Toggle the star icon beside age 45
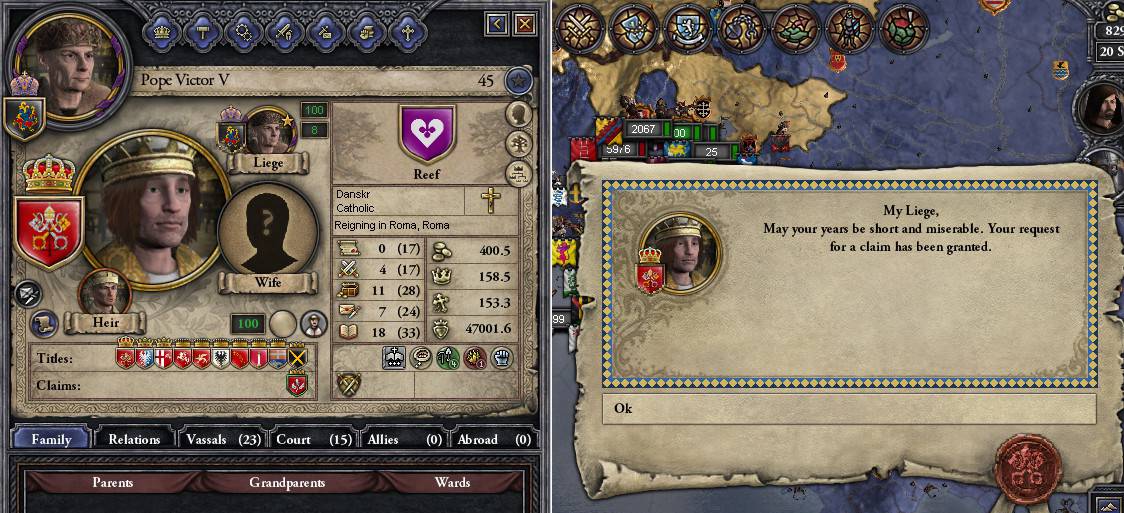Viewport: 1124px width, 513px height. tap(517, 81)
